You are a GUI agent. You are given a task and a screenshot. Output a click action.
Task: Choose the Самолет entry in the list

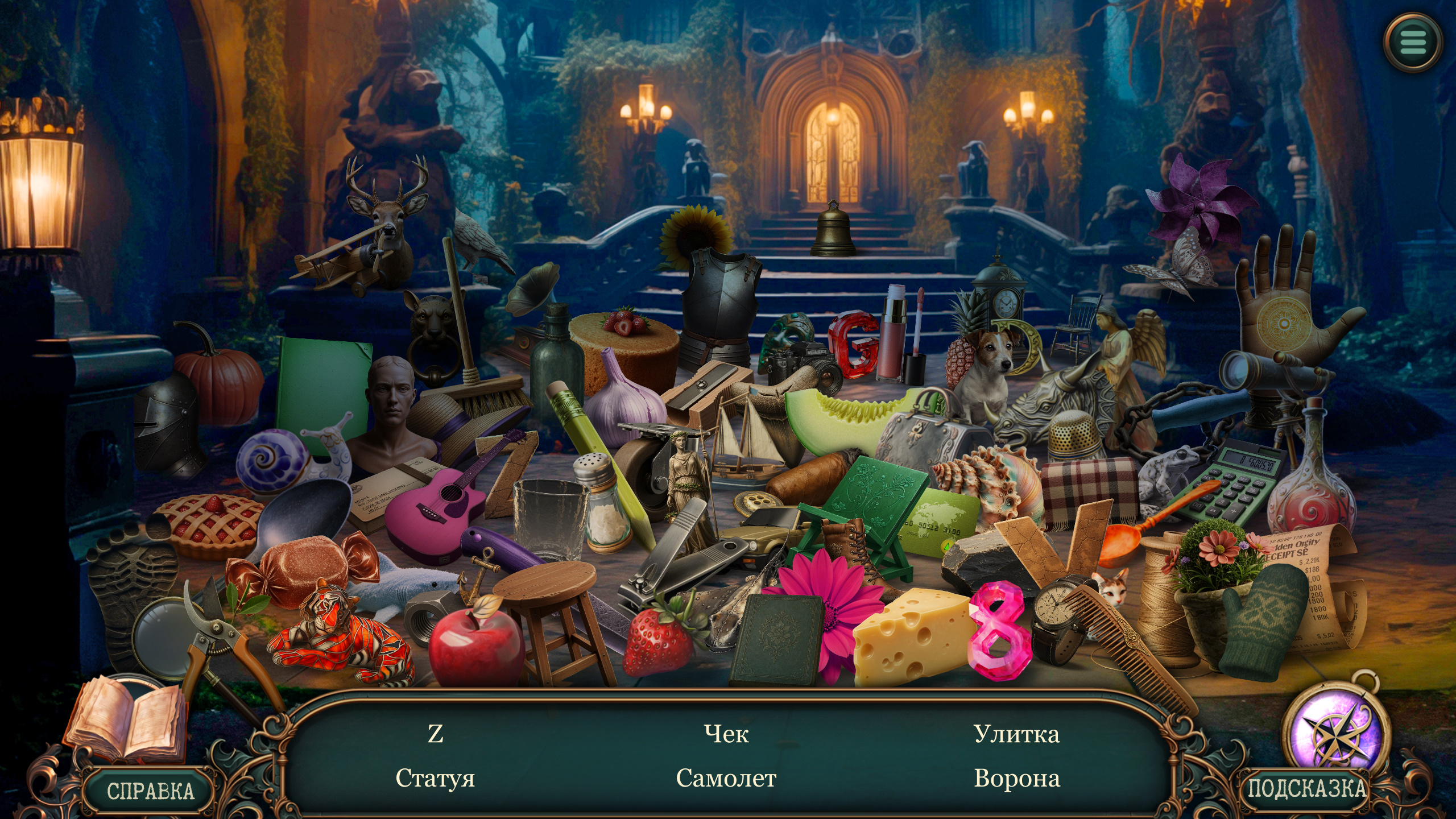coord(726,778)
